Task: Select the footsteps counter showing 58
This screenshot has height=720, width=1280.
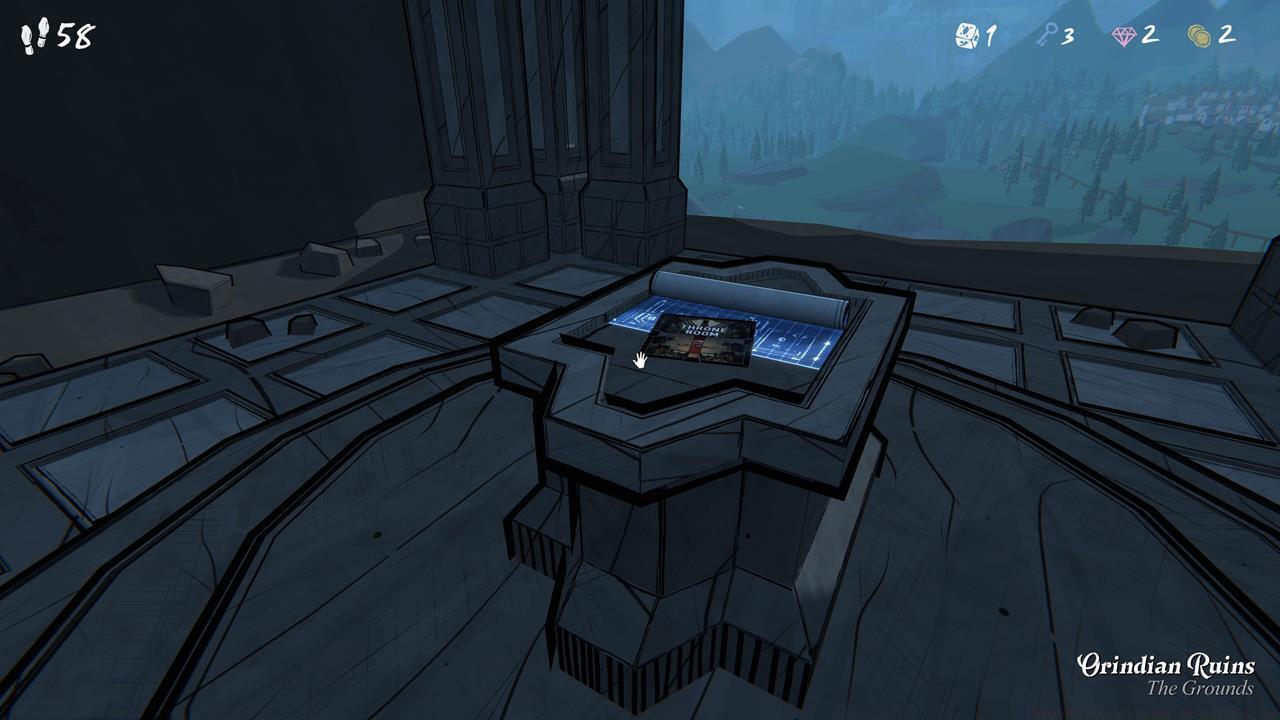Action: (45, 35)
